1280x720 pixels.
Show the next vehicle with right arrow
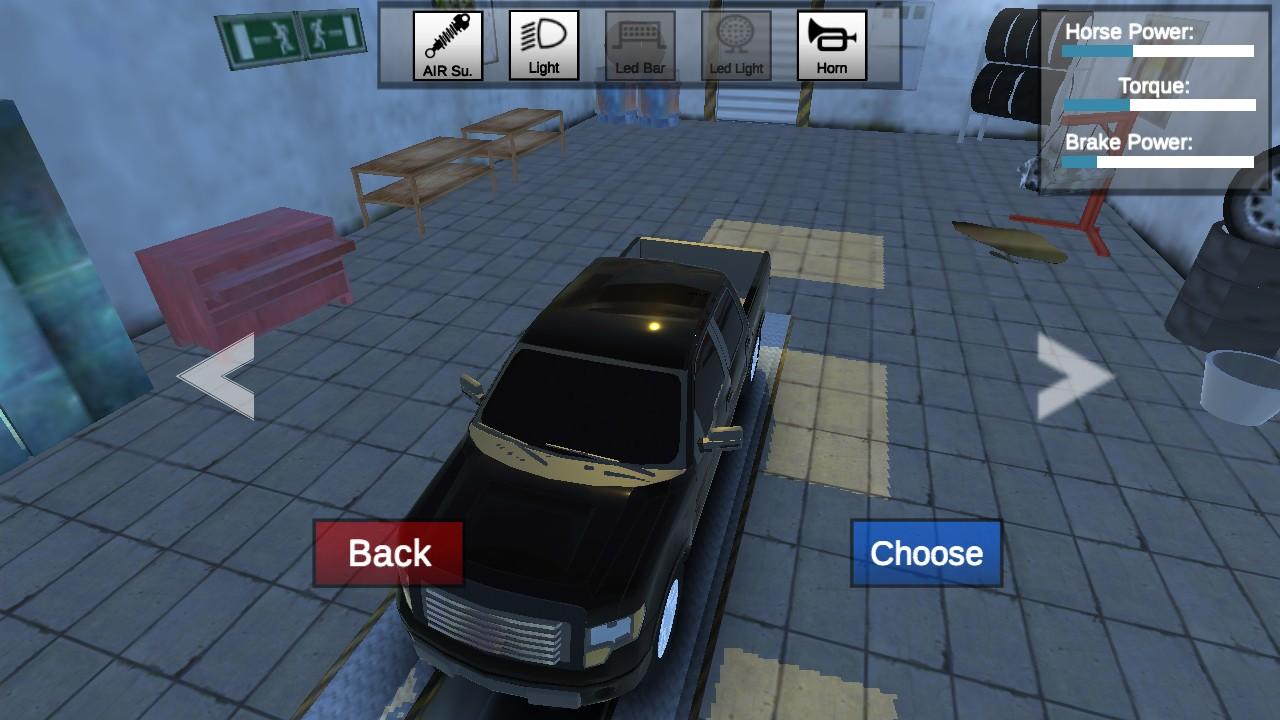click(x=1073, y=376)
